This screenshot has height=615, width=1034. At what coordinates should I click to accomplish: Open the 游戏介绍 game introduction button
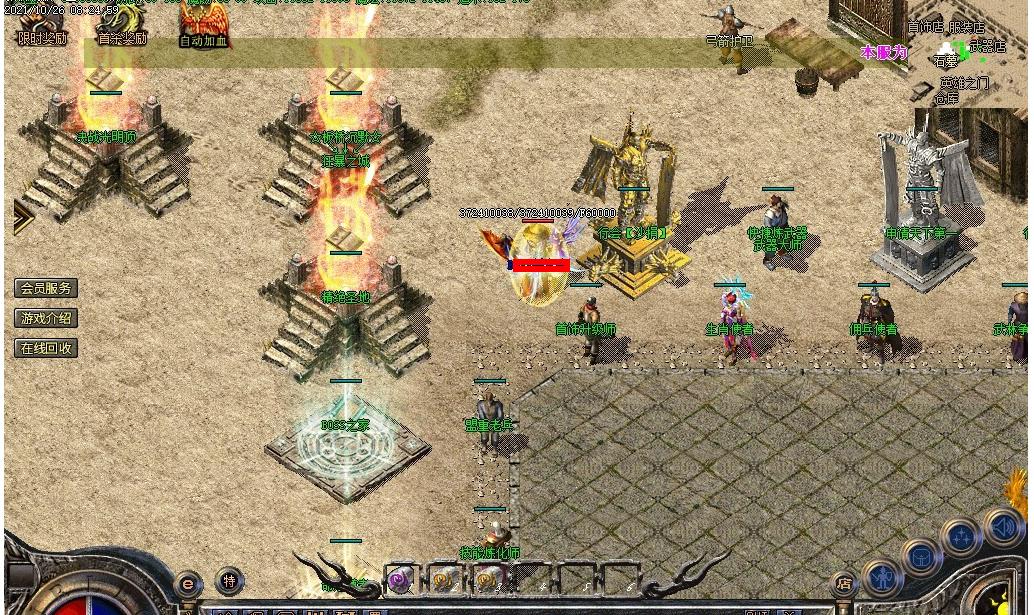point(46,318)
